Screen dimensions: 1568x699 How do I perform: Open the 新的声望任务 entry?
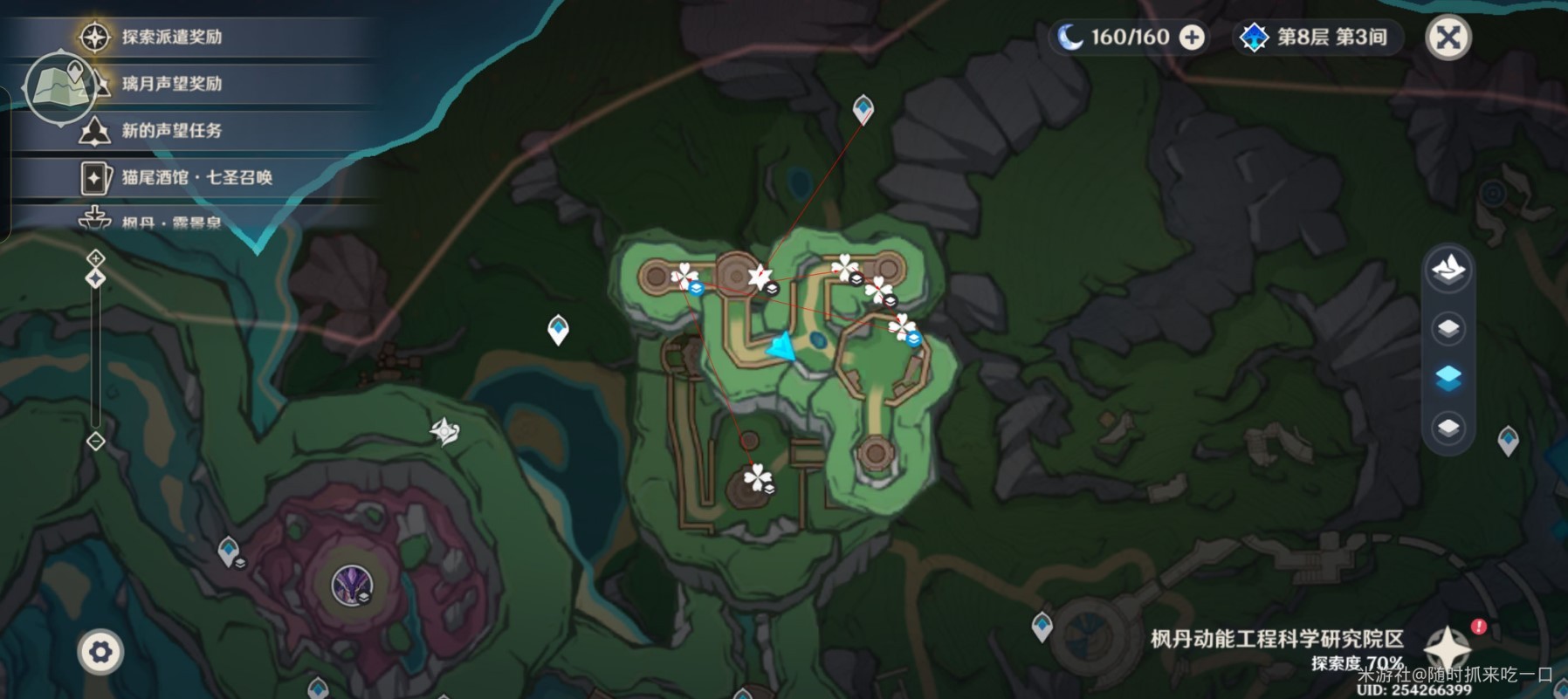pos(171,131)
